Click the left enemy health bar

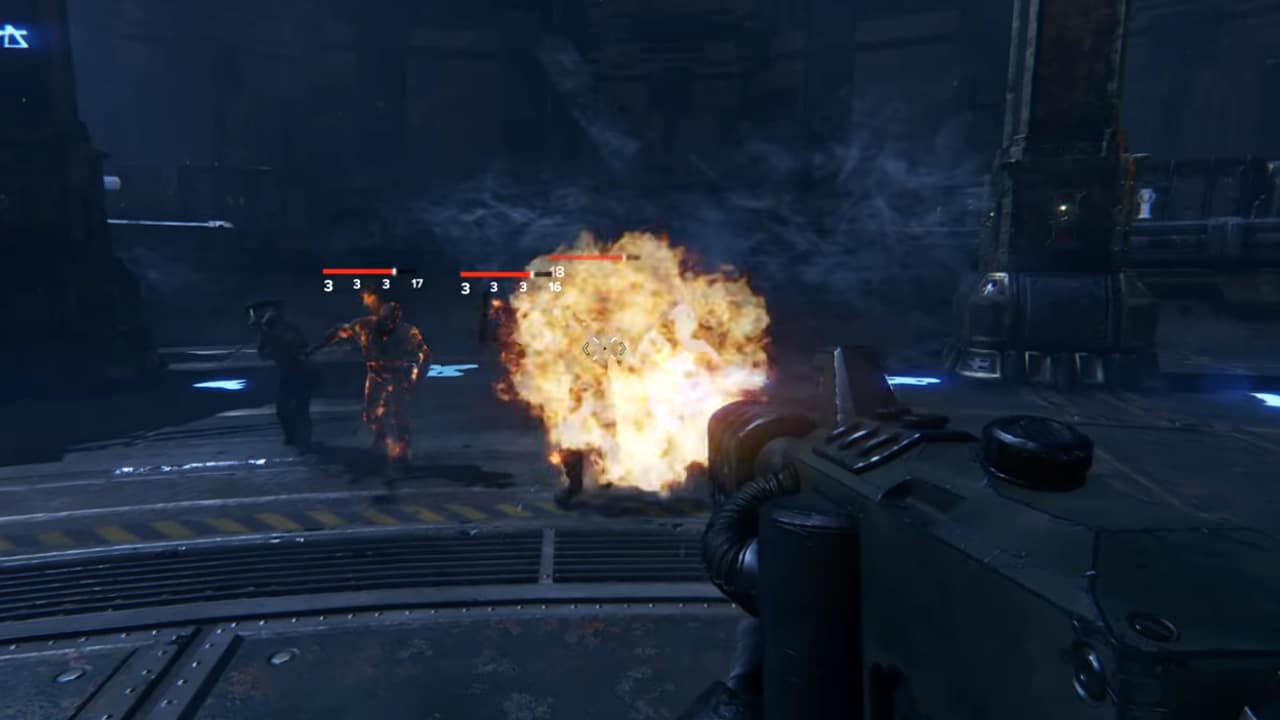click(358, 270)
